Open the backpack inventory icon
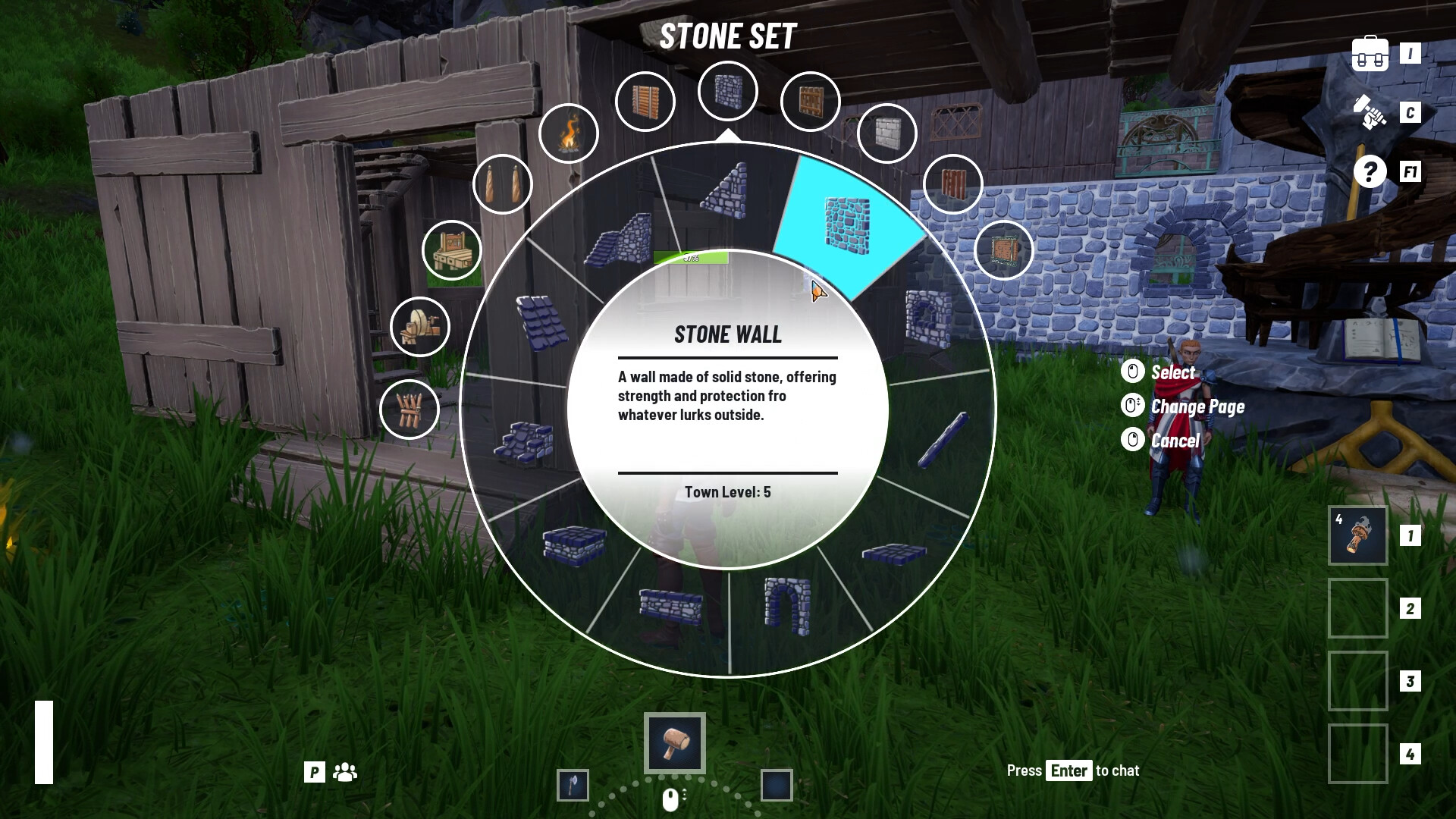1456x819 pixels. coord(1369,53)
